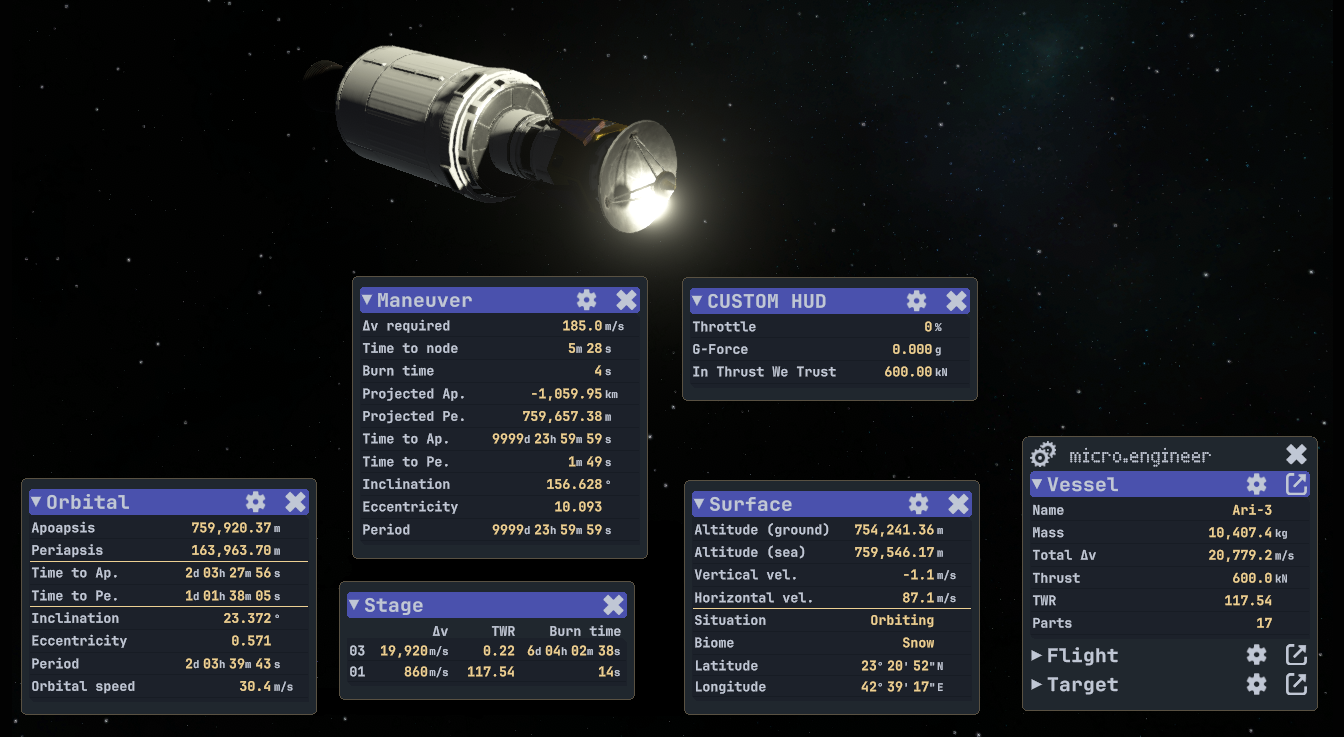
Task: Close the Maneuver window
Action: pyautogui.click(x=626, y=300)
